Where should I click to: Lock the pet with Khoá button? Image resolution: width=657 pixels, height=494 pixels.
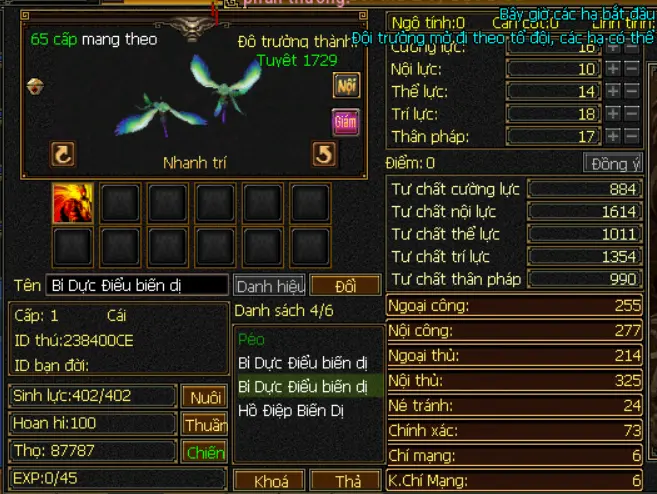pos(270,482)
